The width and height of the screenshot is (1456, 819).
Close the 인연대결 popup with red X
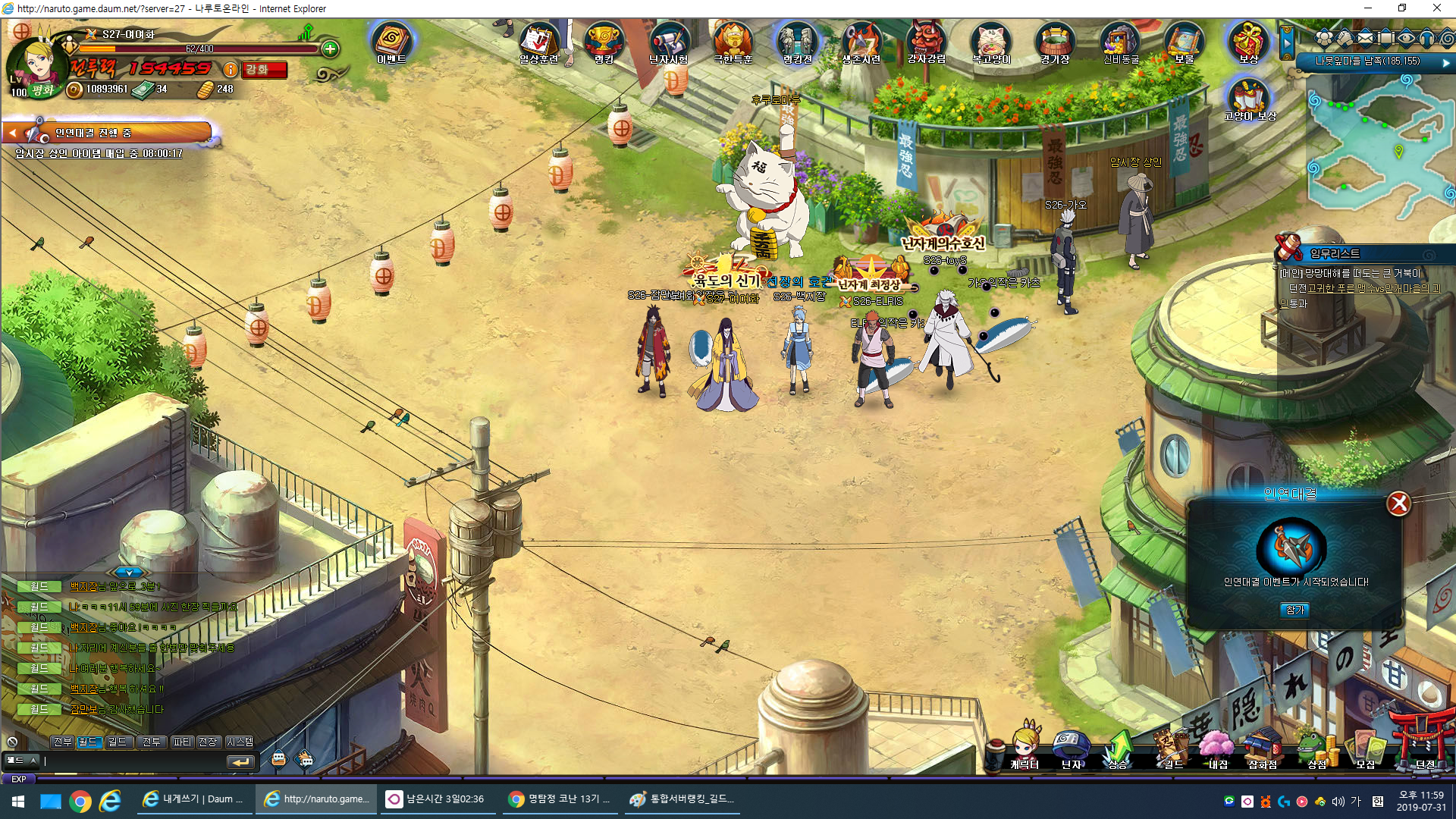coord(1398,504)
